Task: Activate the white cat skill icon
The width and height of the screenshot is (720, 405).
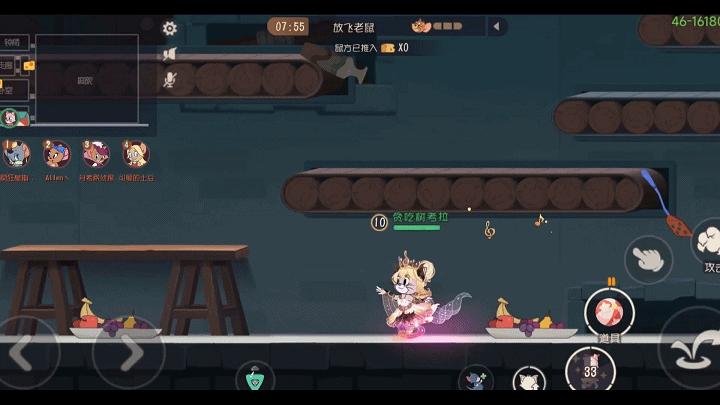Action: click(528, 384)
